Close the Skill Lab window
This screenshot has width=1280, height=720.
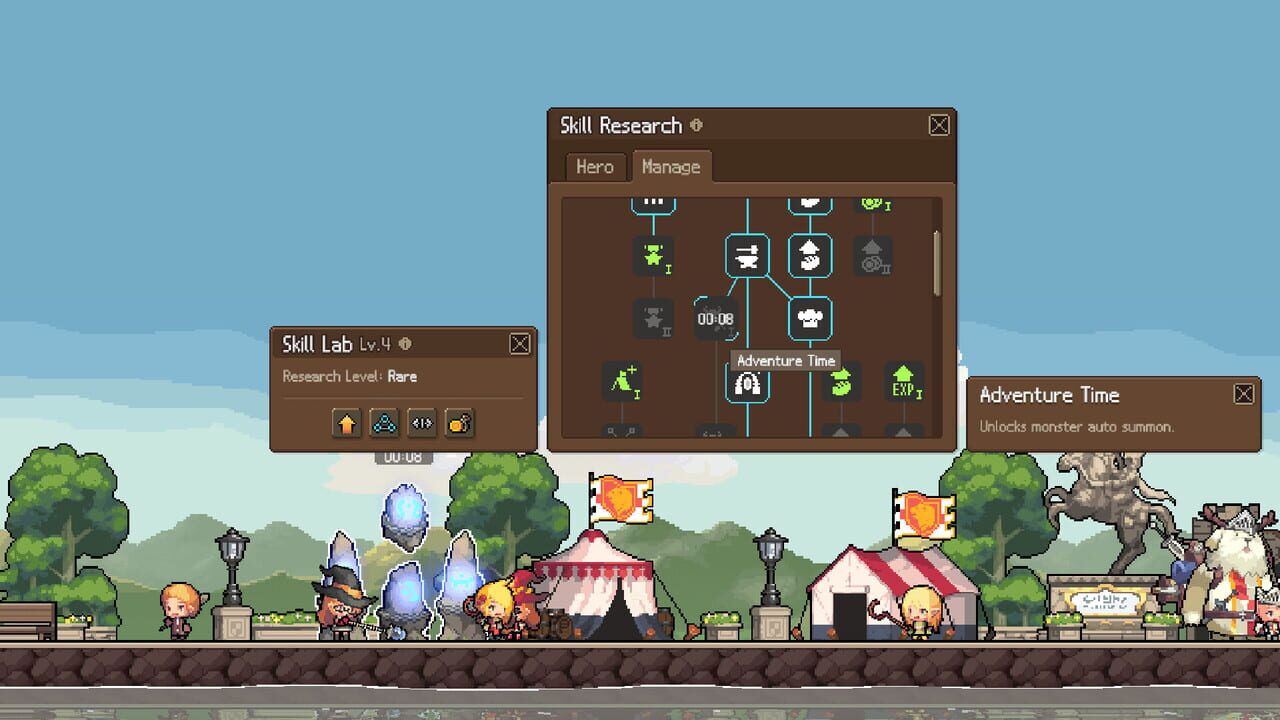pyautogui.click(x=520, y=345)
